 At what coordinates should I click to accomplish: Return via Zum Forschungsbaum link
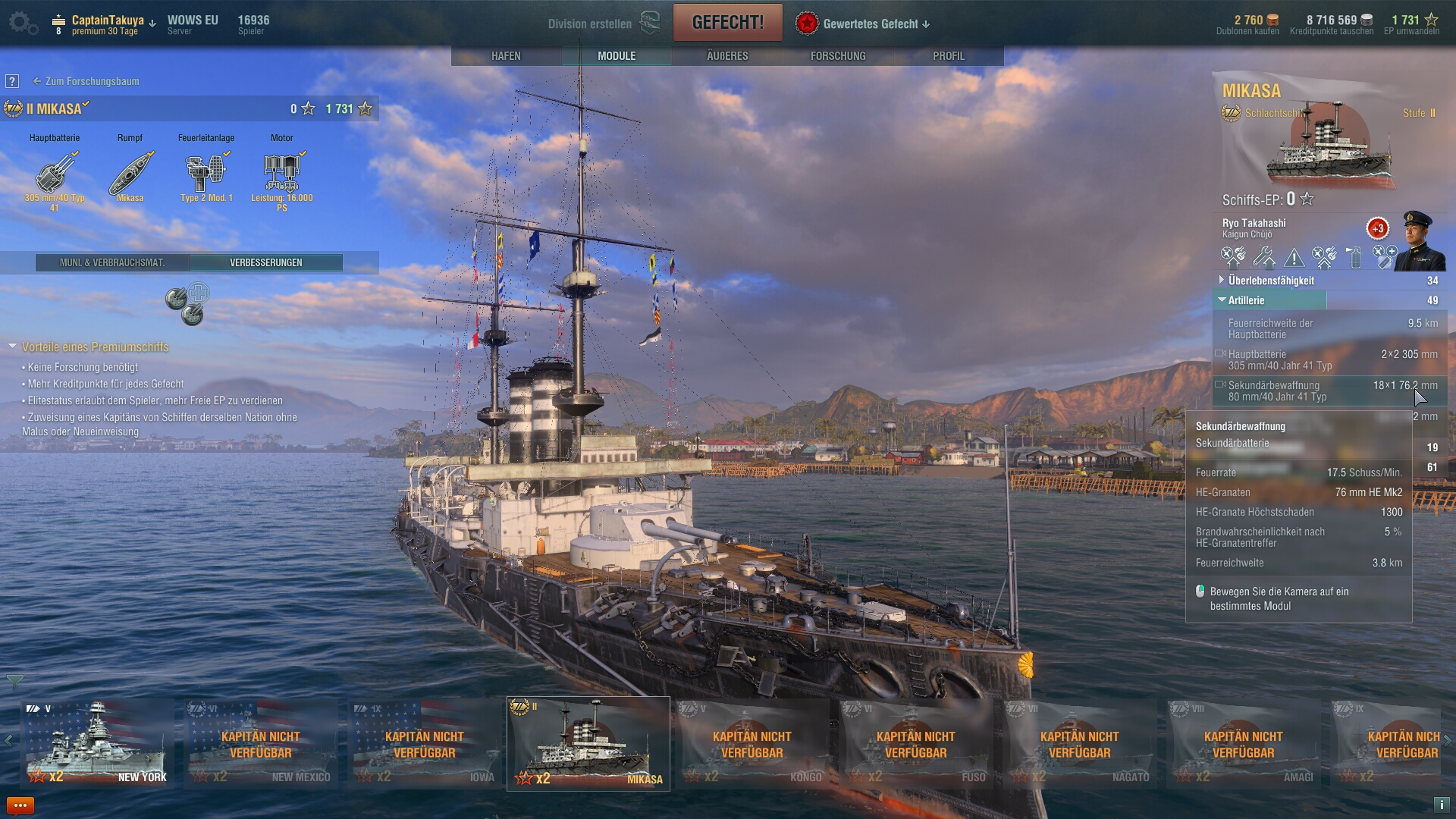click(92, 81)
